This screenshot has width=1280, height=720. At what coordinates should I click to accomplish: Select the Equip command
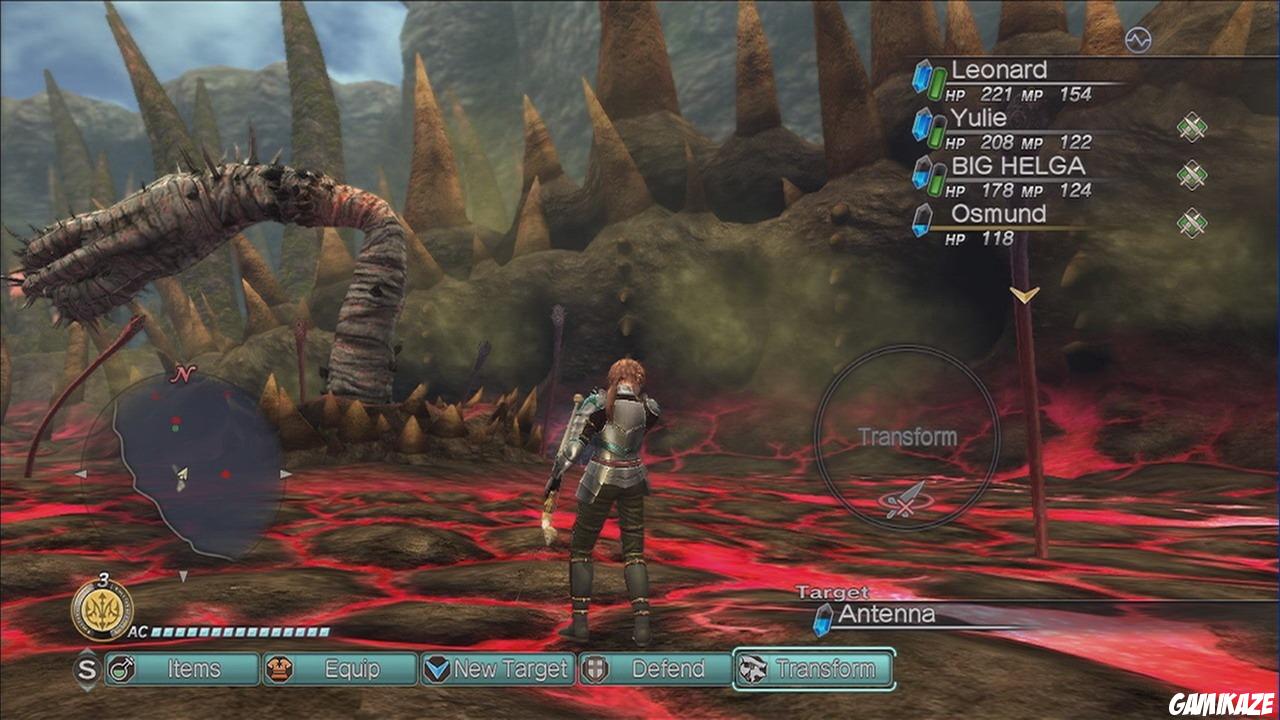339,669
